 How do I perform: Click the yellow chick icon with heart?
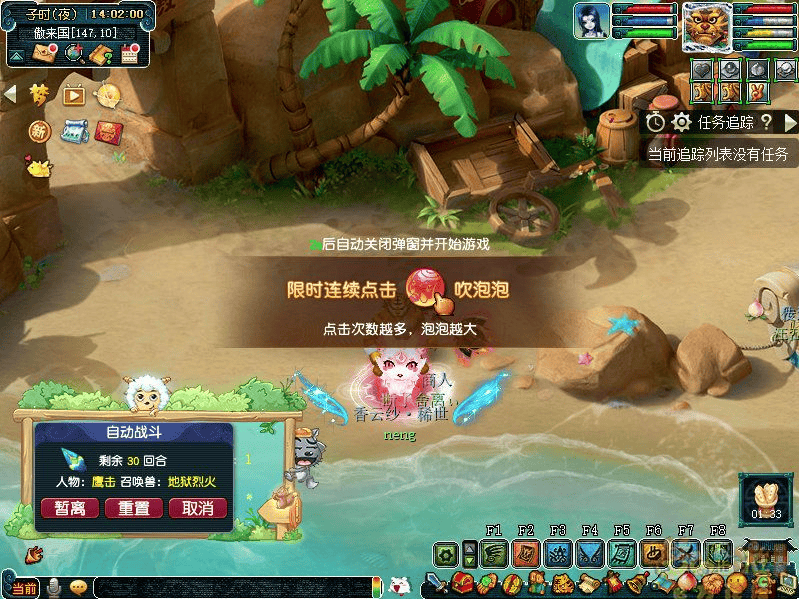click(38, 167)
